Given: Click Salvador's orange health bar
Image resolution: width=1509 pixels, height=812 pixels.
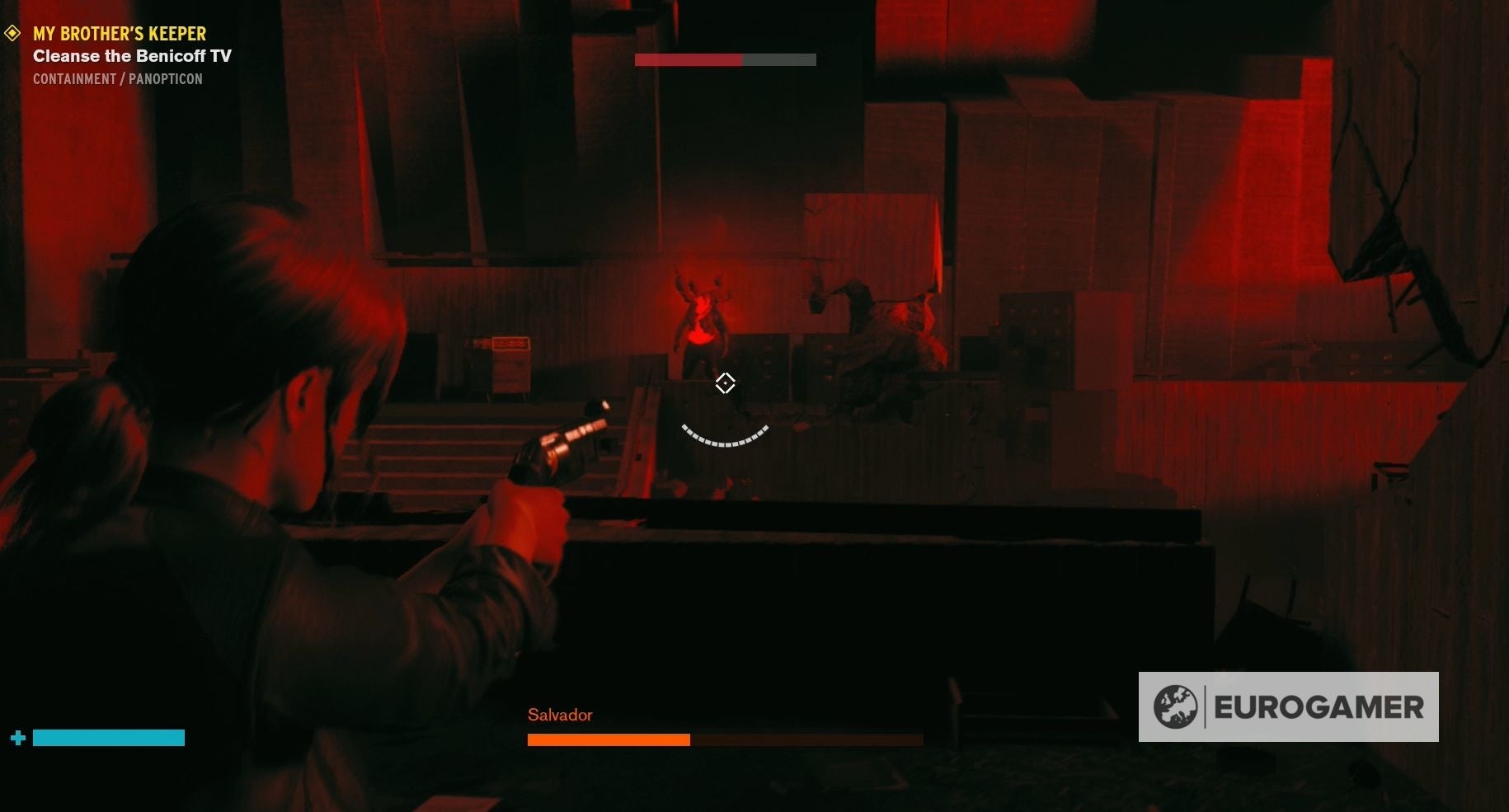Looking at the screenshot, I should tap(609, 739).
